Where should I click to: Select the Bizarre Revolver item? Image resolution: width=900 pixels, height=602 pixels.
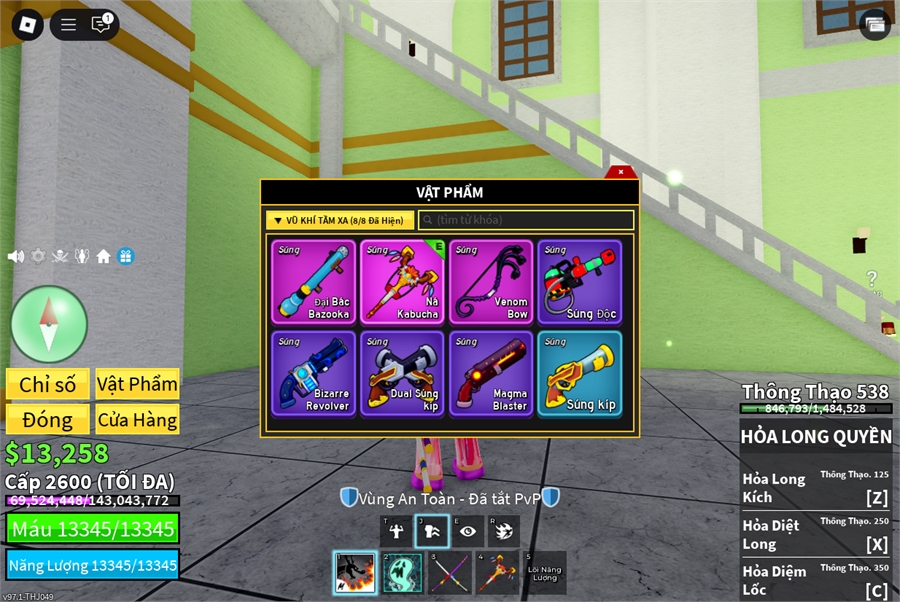(x=315, y=374)
